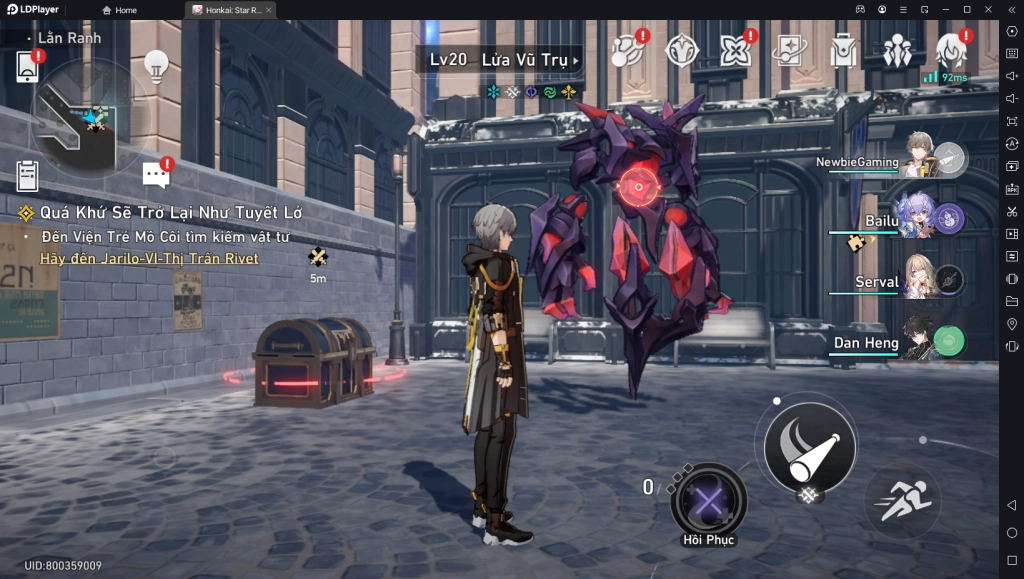Tap the light bulb hint icon
This screenshot has height=579, width=1024.
click(x=156, y=65)
